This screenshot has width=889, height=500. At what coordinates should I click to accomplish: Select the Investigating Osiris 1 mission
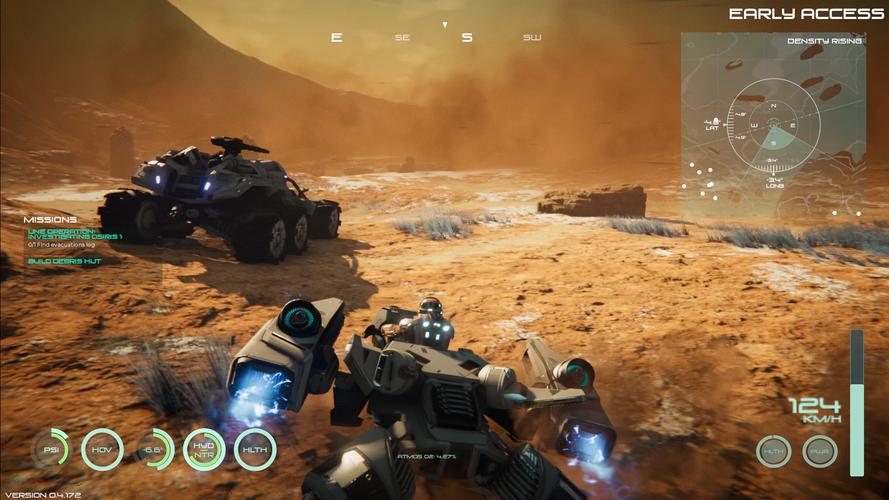coord(74,232)
